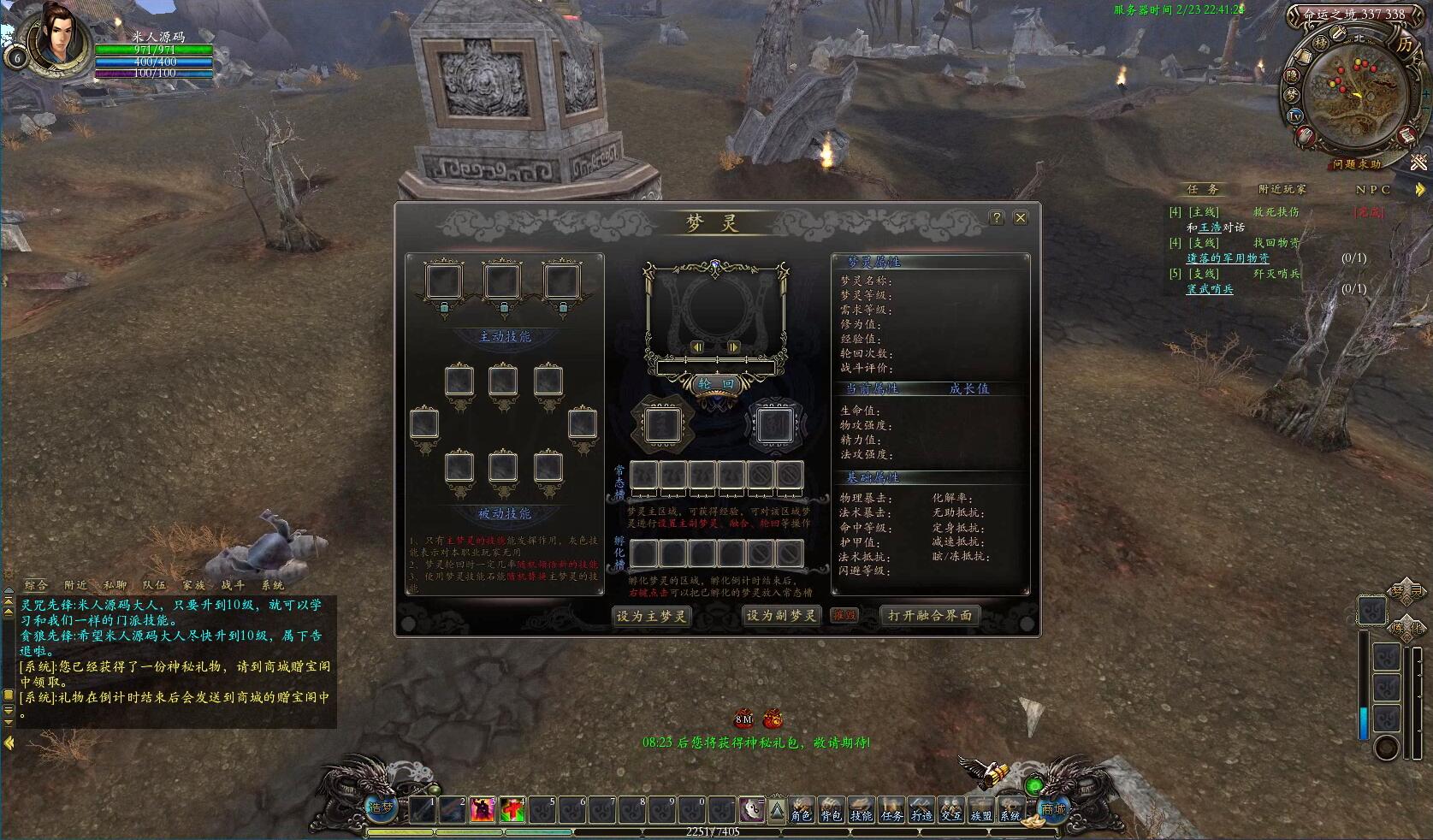Viewport: 1433px width, 840px height.
Task: Choose 设为主梦灵
Action: 652,616
